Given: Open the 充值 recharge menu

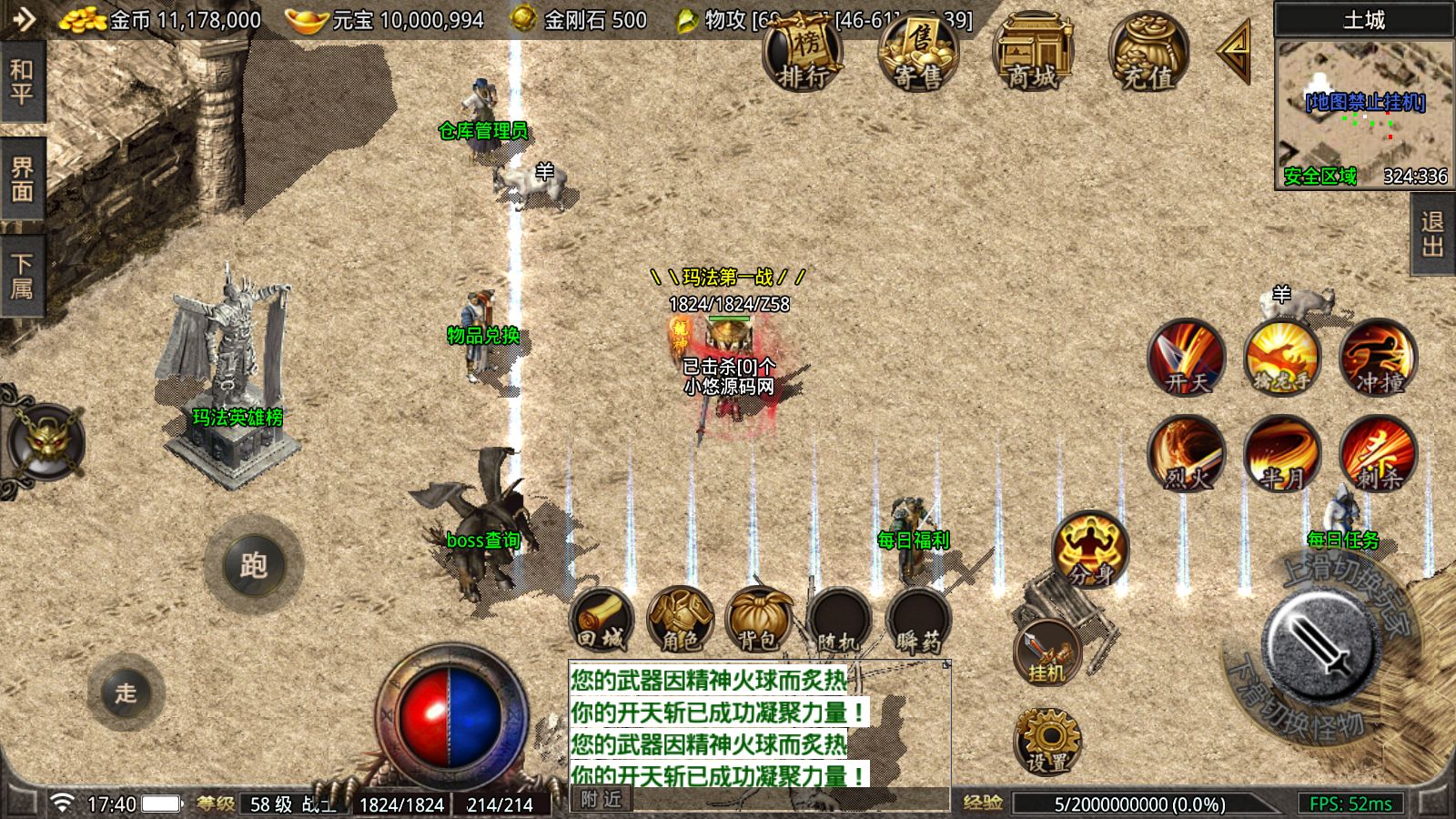Looking at the screenshot, I should (1148, 53).
